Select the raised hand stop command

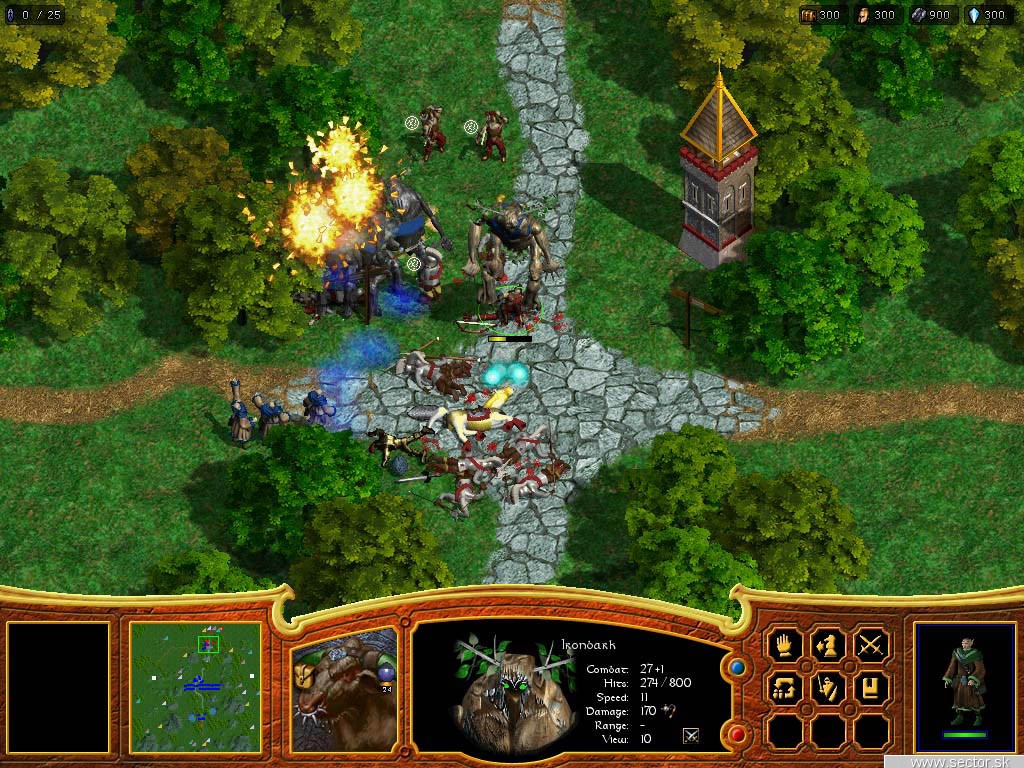[x=784, y=645]
